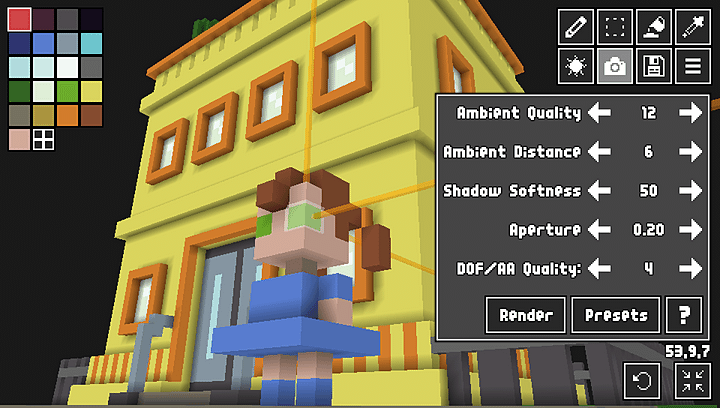Viewport: 720px width, 408px height.
Task: Open the palette grid button
Action: click(44, 140)
